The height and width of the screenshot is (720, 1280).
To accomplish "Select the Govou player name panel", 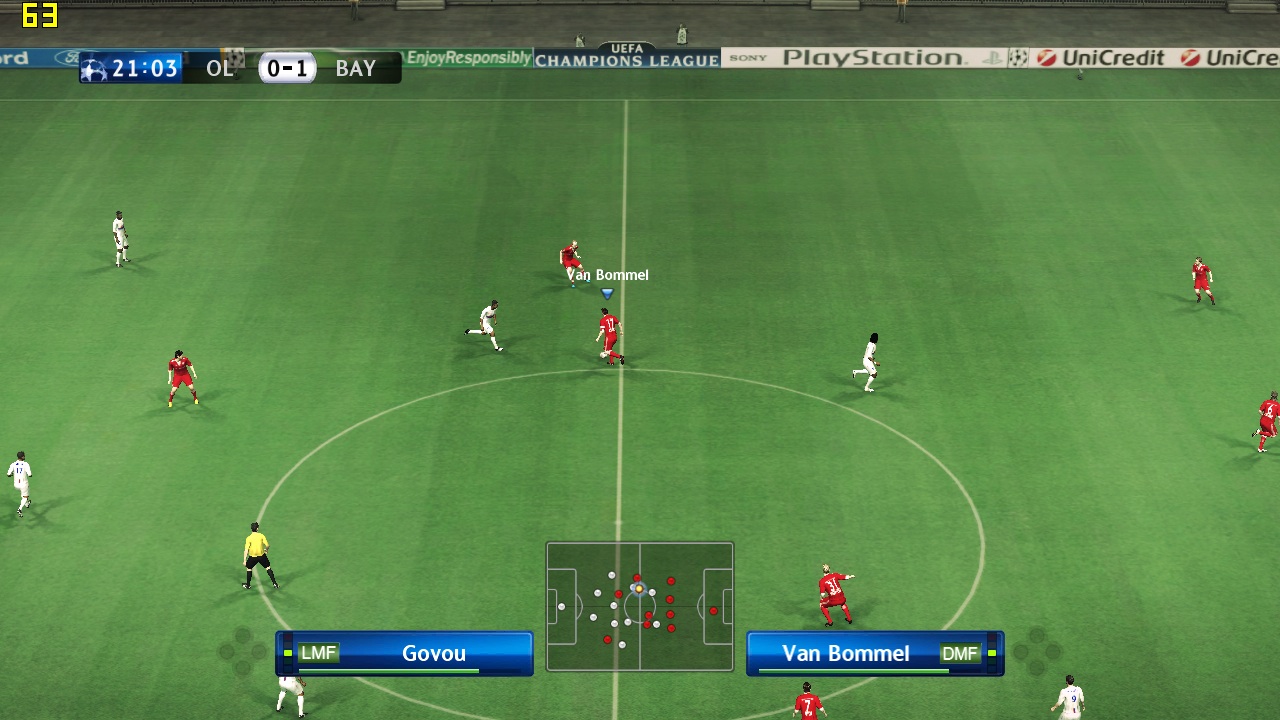I will point(405,653).
